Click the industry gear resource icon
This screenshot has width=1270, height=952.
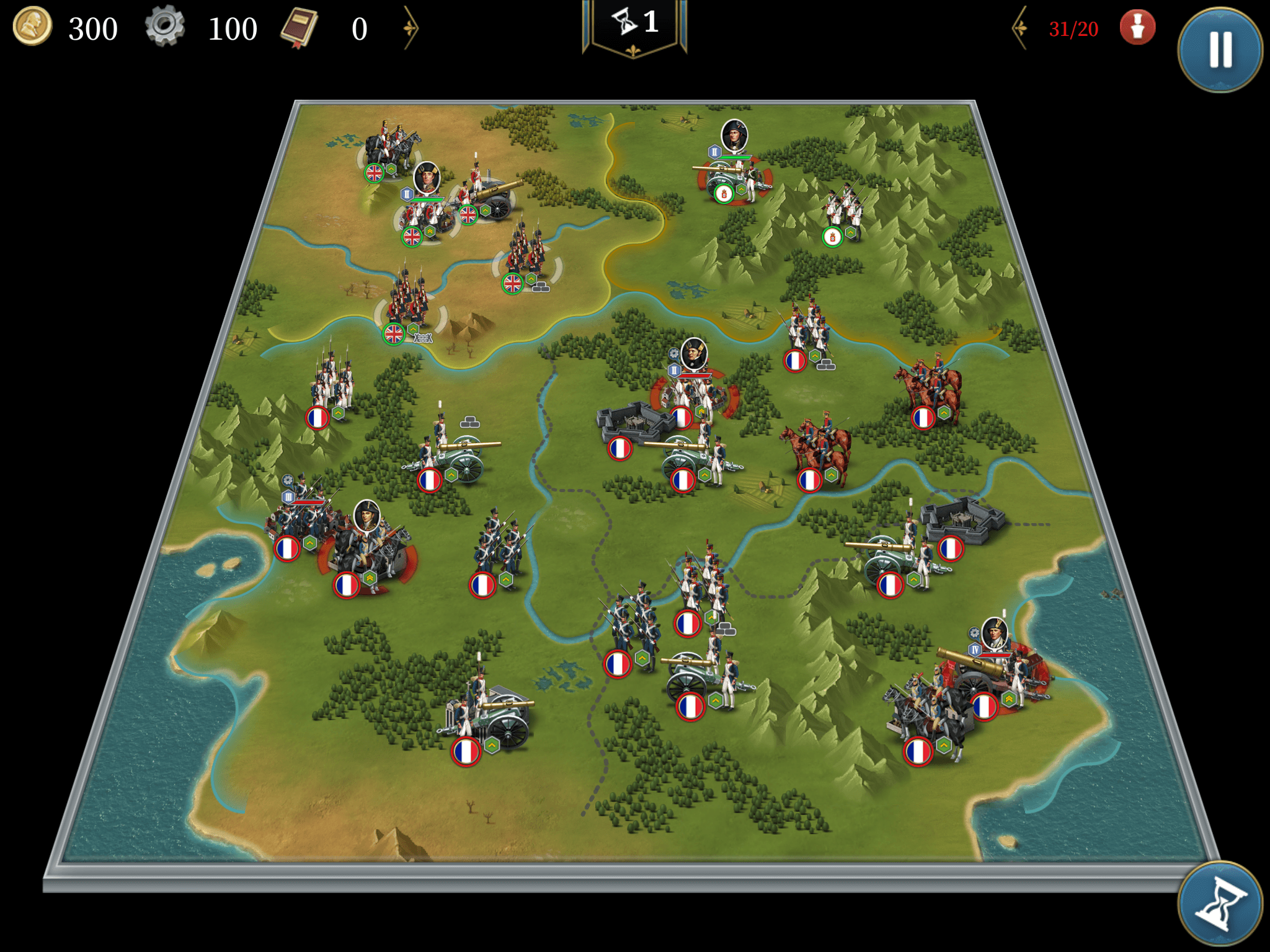[165, 27]
